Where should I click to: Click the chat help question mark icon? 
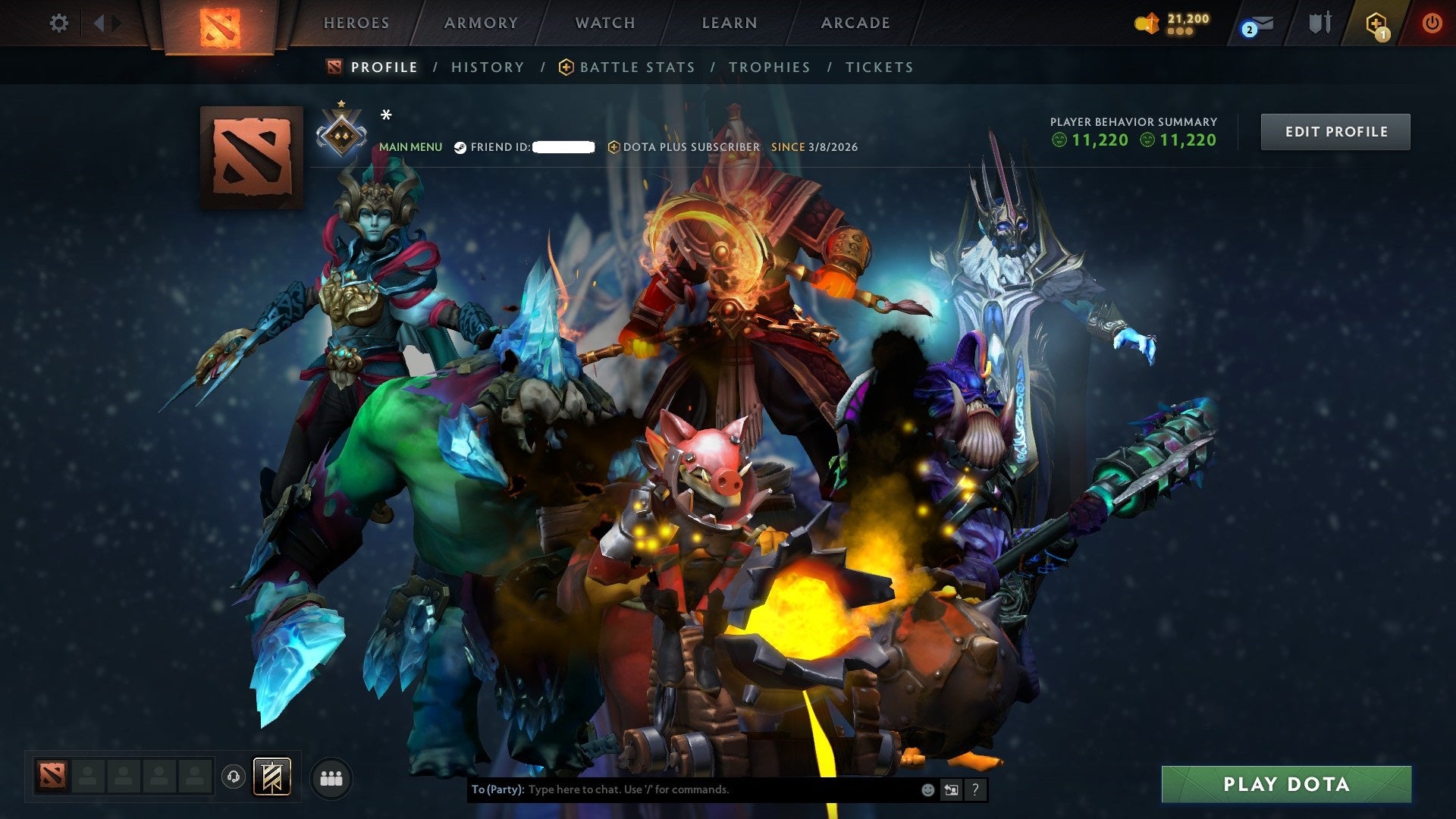click(974, 789)
